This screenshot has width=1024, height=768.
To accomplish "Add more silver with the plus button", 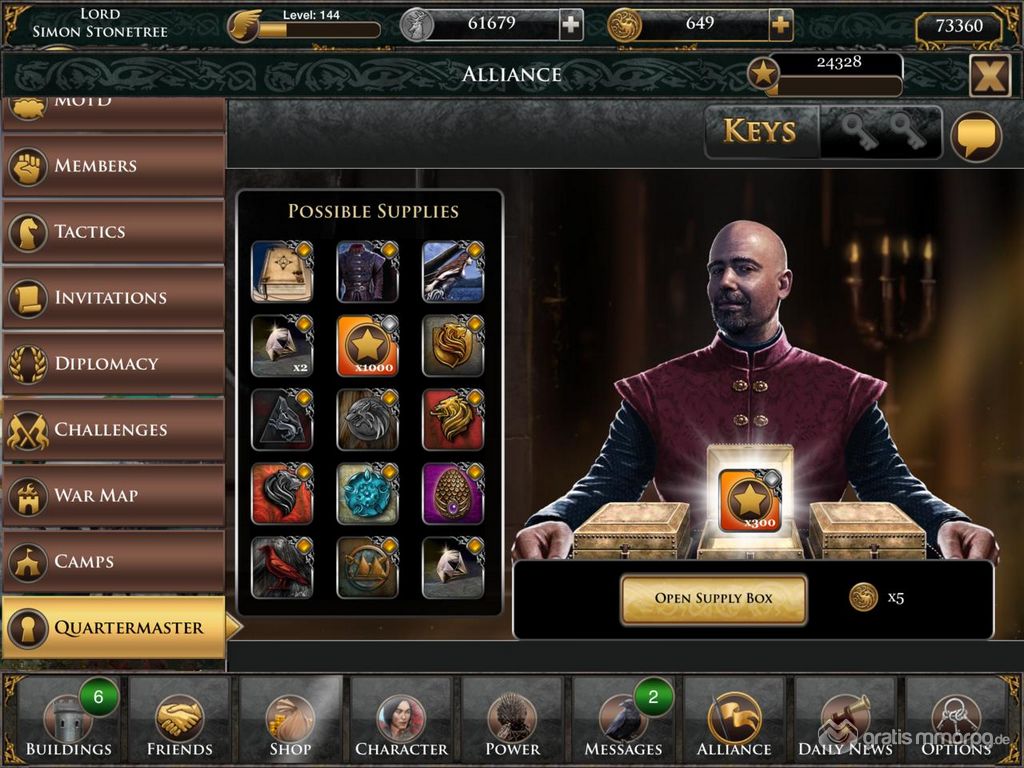I will (x=571, y=25).
